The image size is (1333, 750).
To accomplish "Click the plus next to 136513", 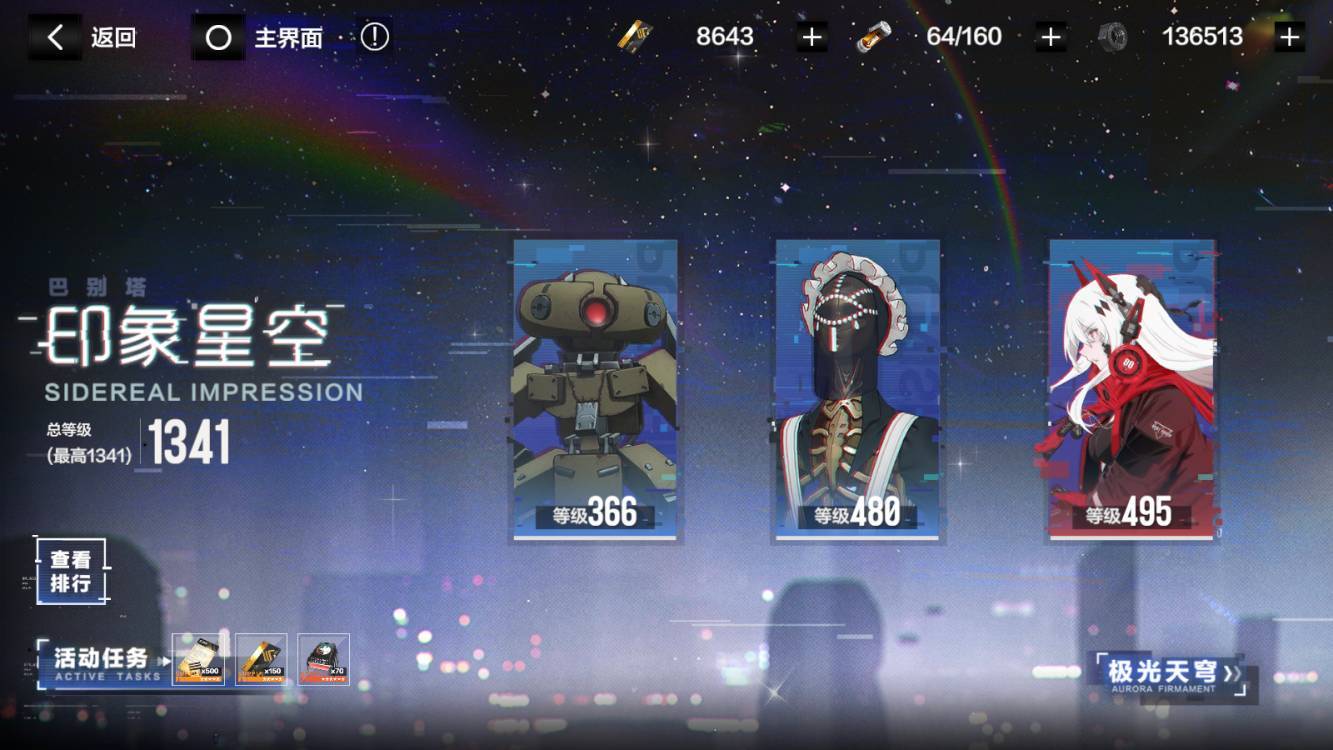I will pyautogui.click(x=1290, y=35).
